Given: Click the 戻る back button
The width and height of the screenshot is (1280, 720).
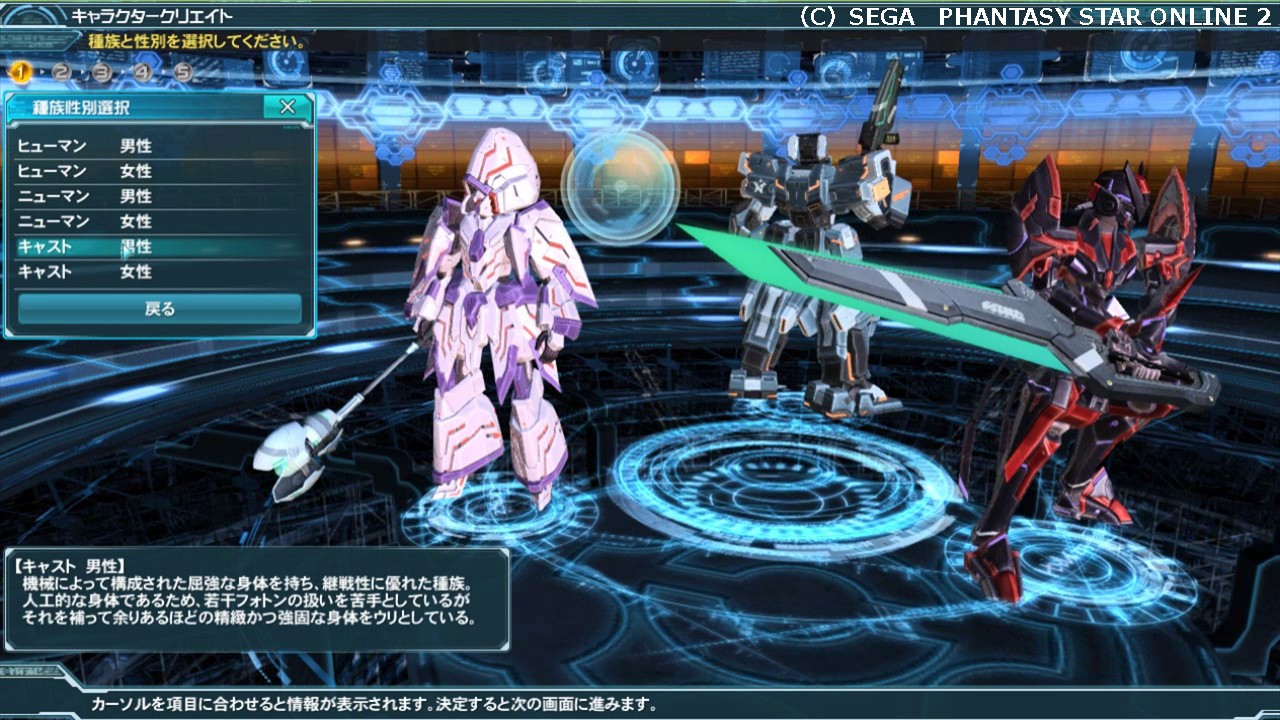Looking at the screenshot, I should click(x=160, y=309).
